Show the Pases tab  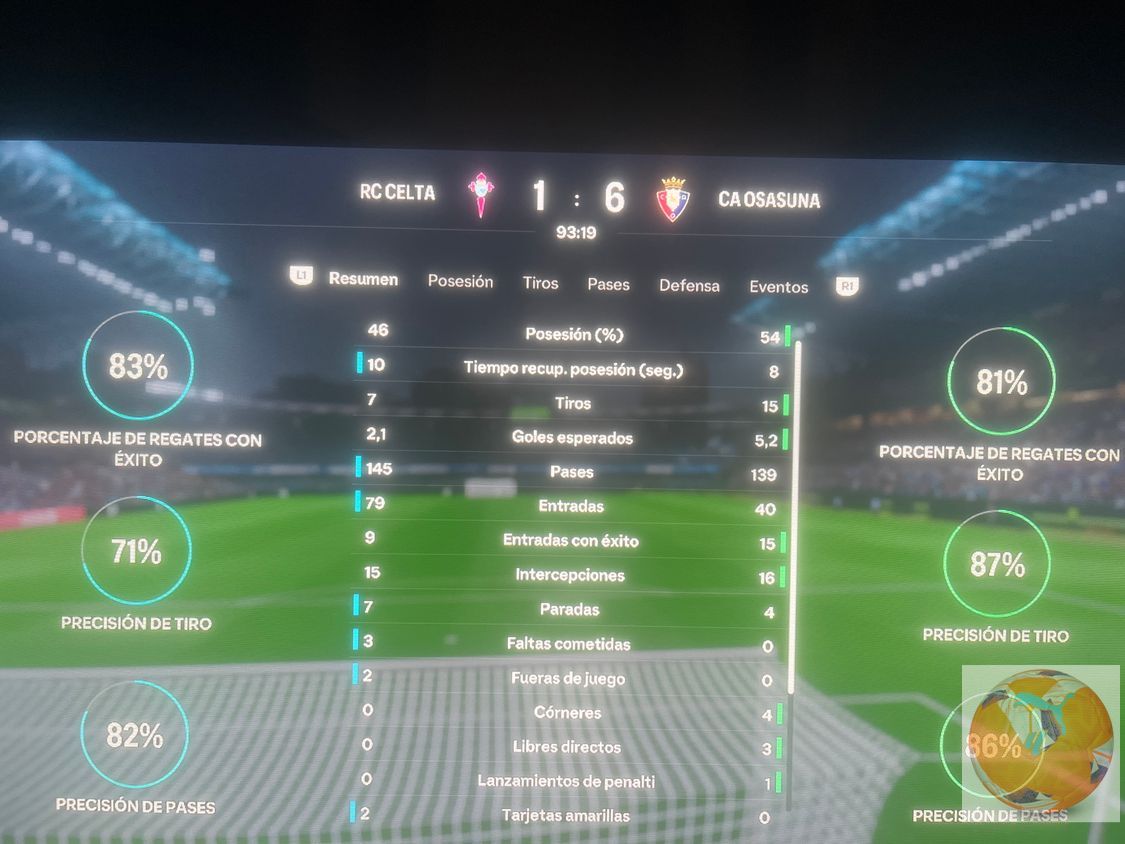608,284
